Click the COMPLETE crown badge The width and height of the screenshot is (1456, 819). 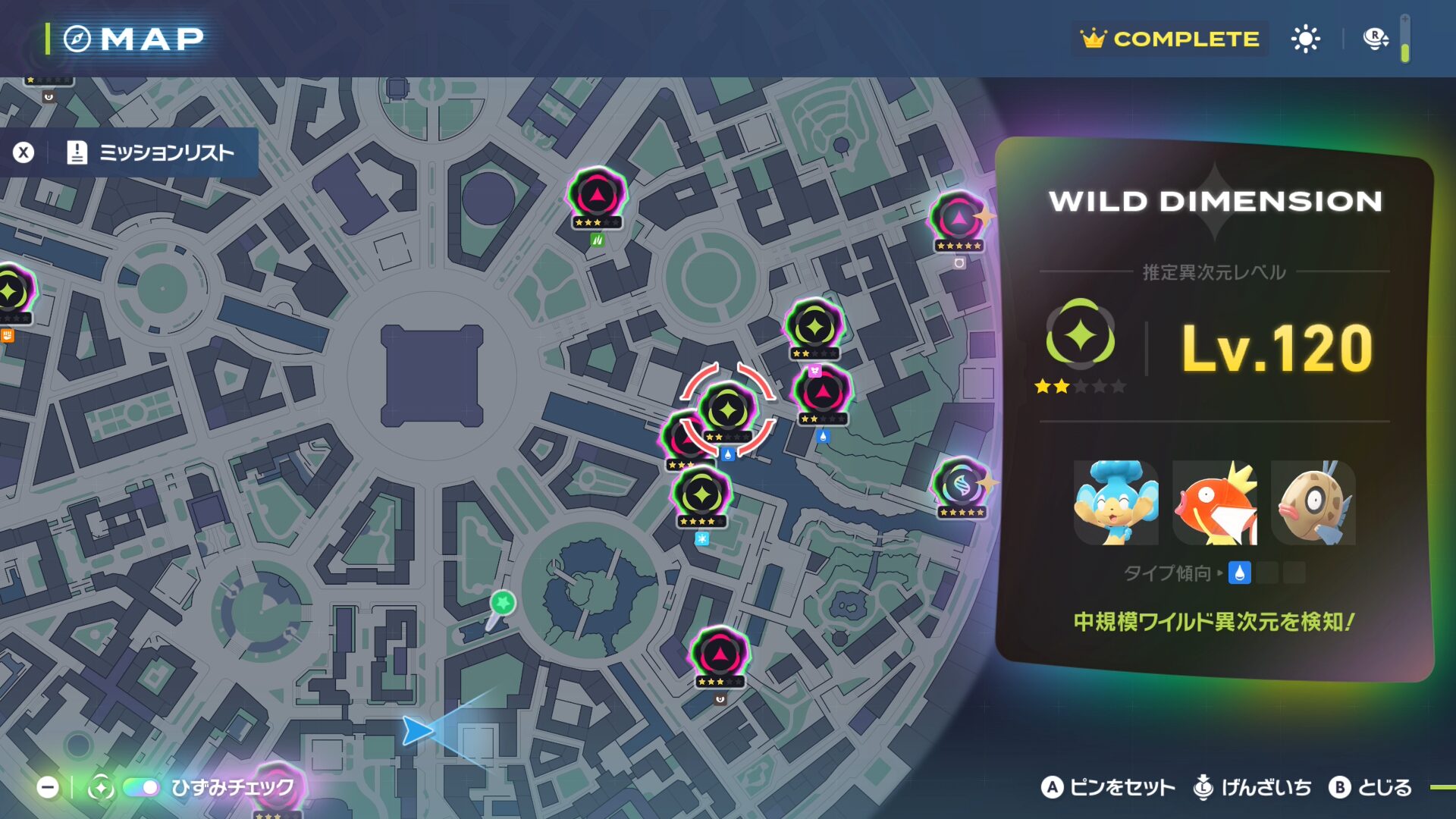(x=1170, y=39)
